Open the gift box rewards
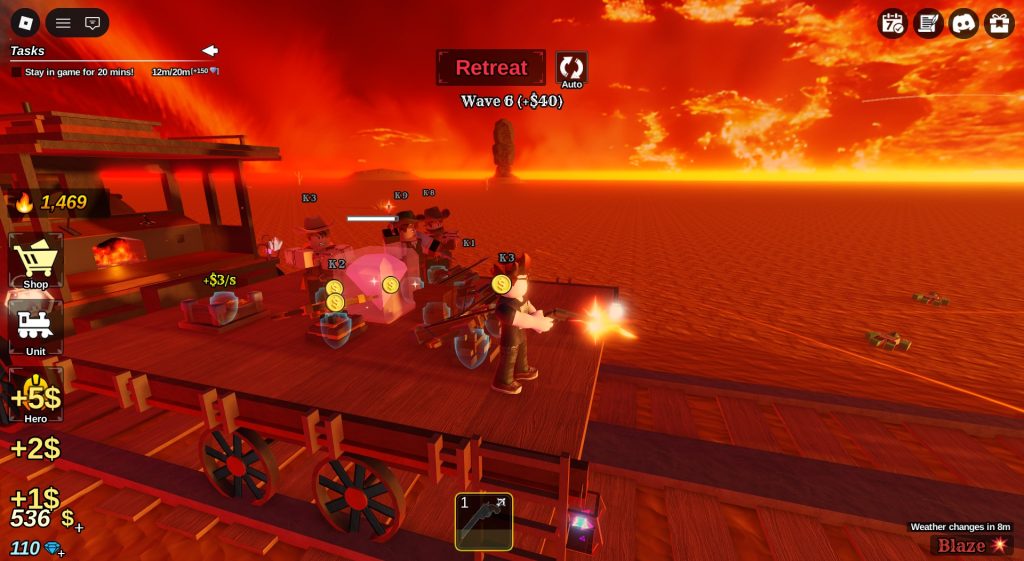This screenshot has height=561, width=1024. coord(999,23)
